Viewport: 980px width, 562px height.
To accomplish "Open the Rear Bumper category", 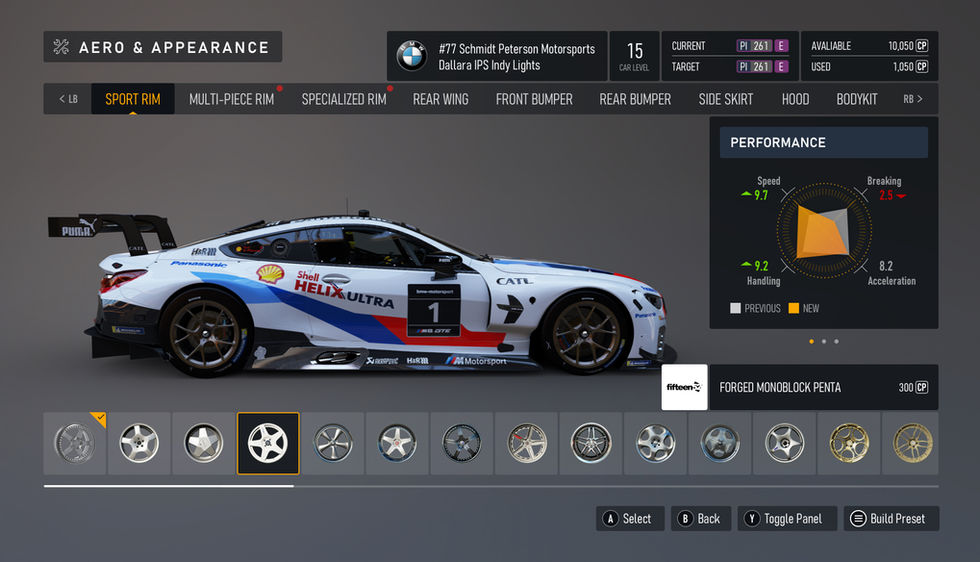I will pyautogui.click(x=635, y=99).
